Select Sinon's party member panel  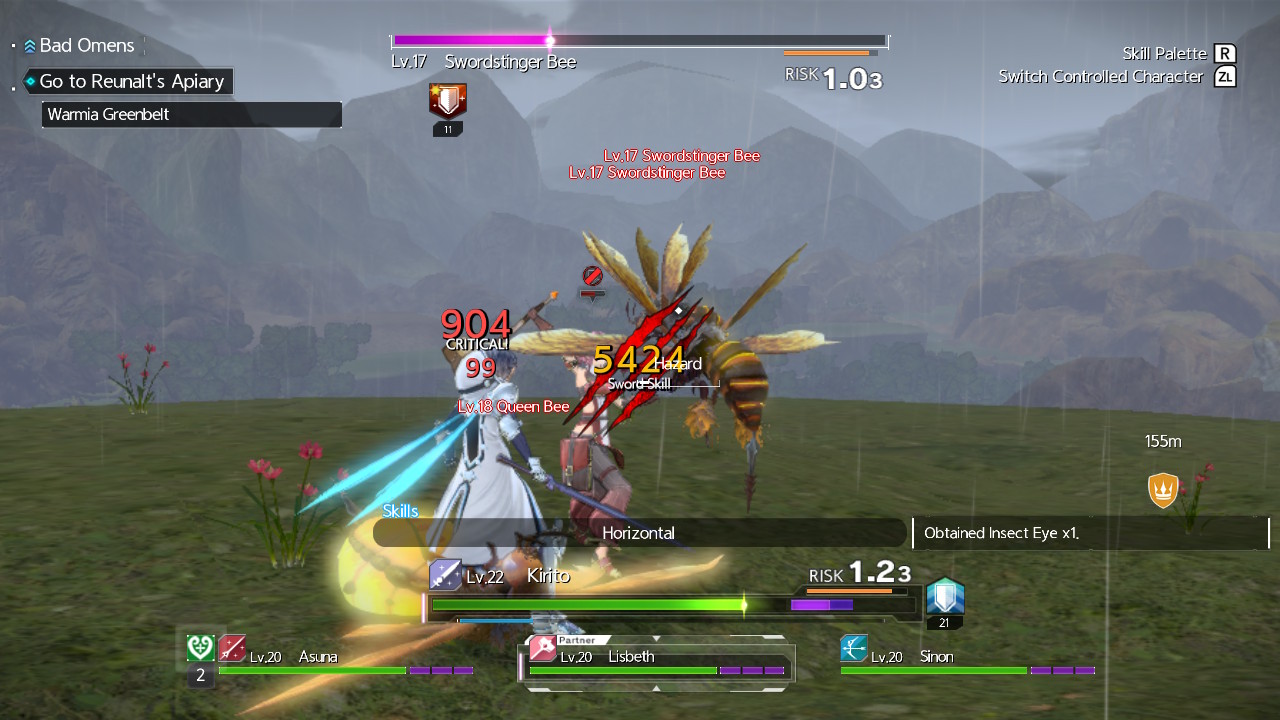(x=967, y=662)
